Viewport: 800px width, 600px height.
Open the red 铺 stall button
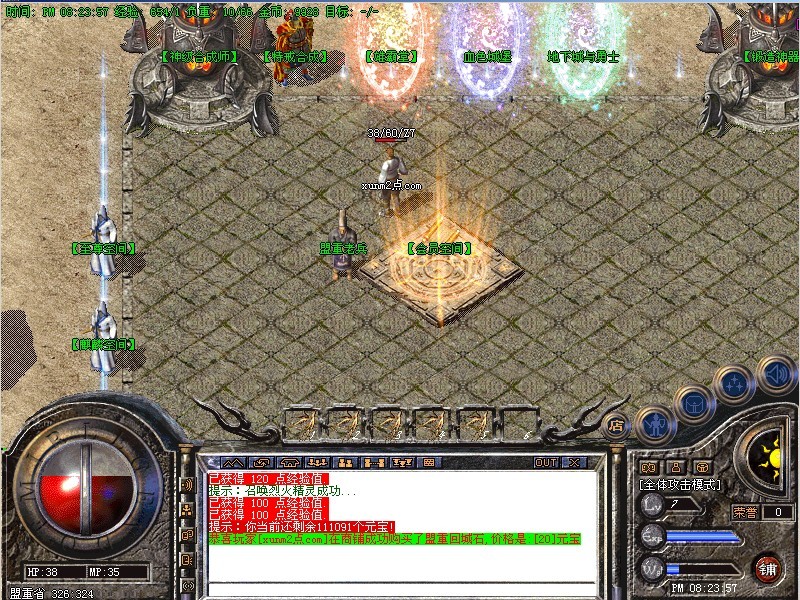(768, 567)
